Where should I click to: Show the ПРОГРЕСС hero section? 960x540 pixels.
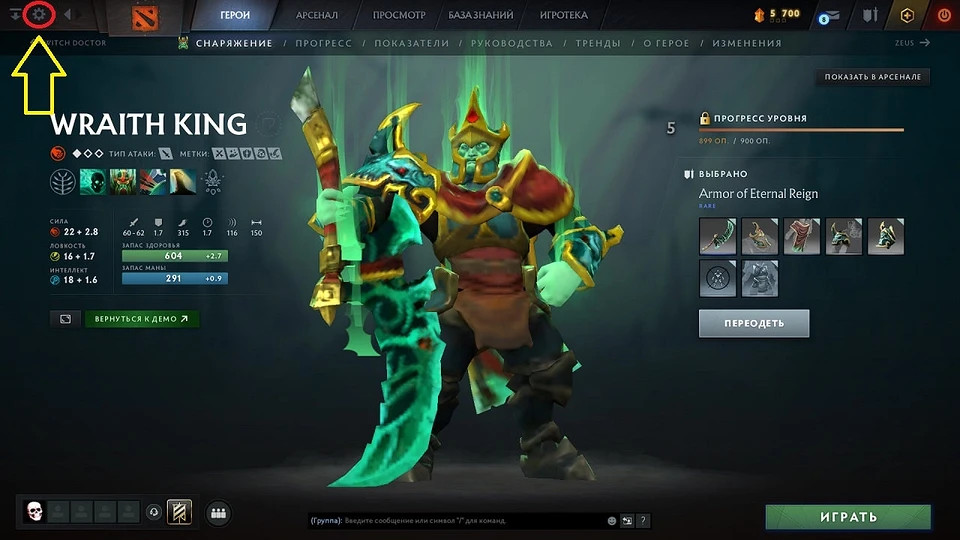[323, 44]
